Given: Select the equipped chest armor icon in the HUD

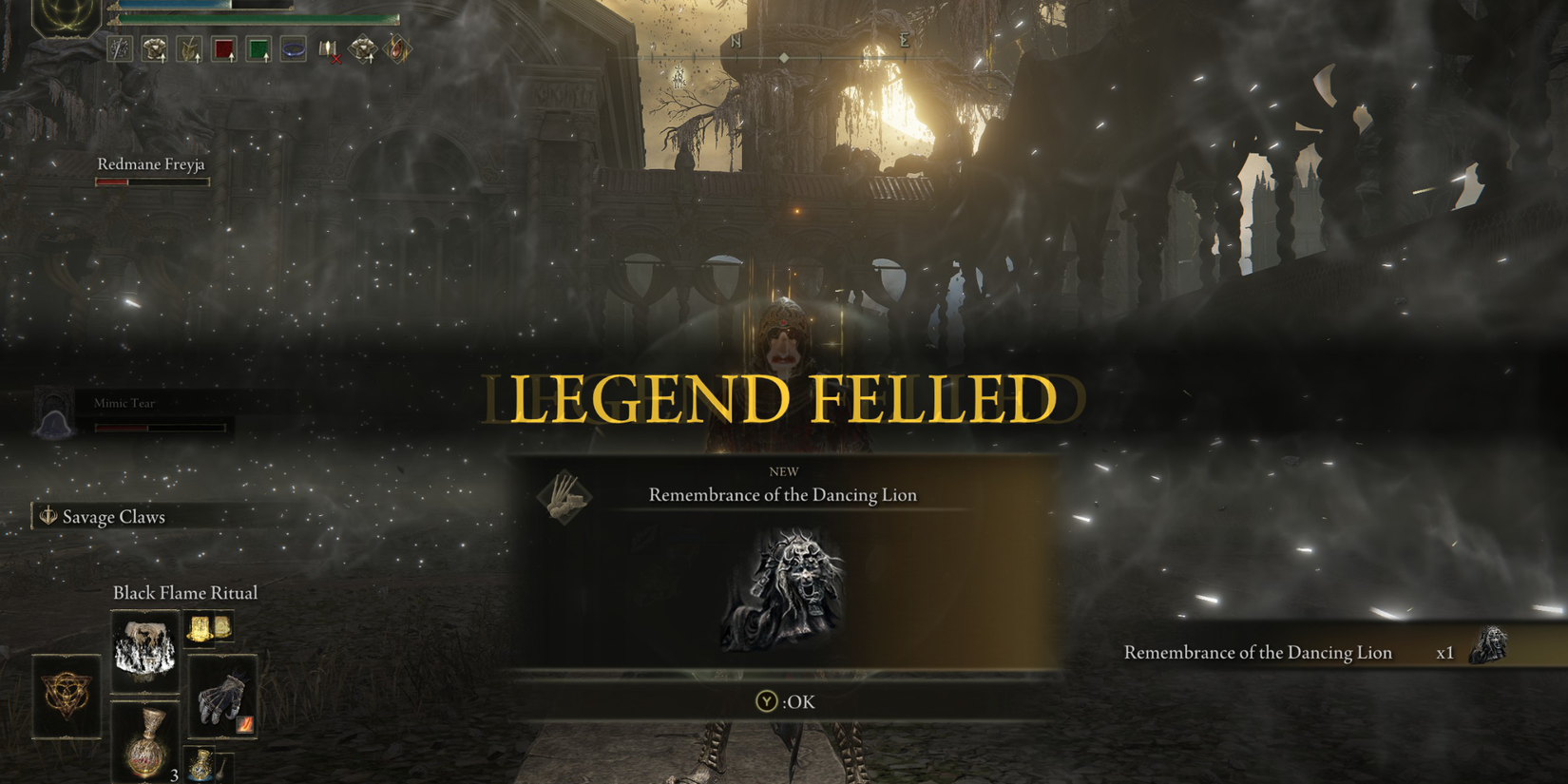Looking at the screenshot, I should pyautogui.click(x=155, y=50).
